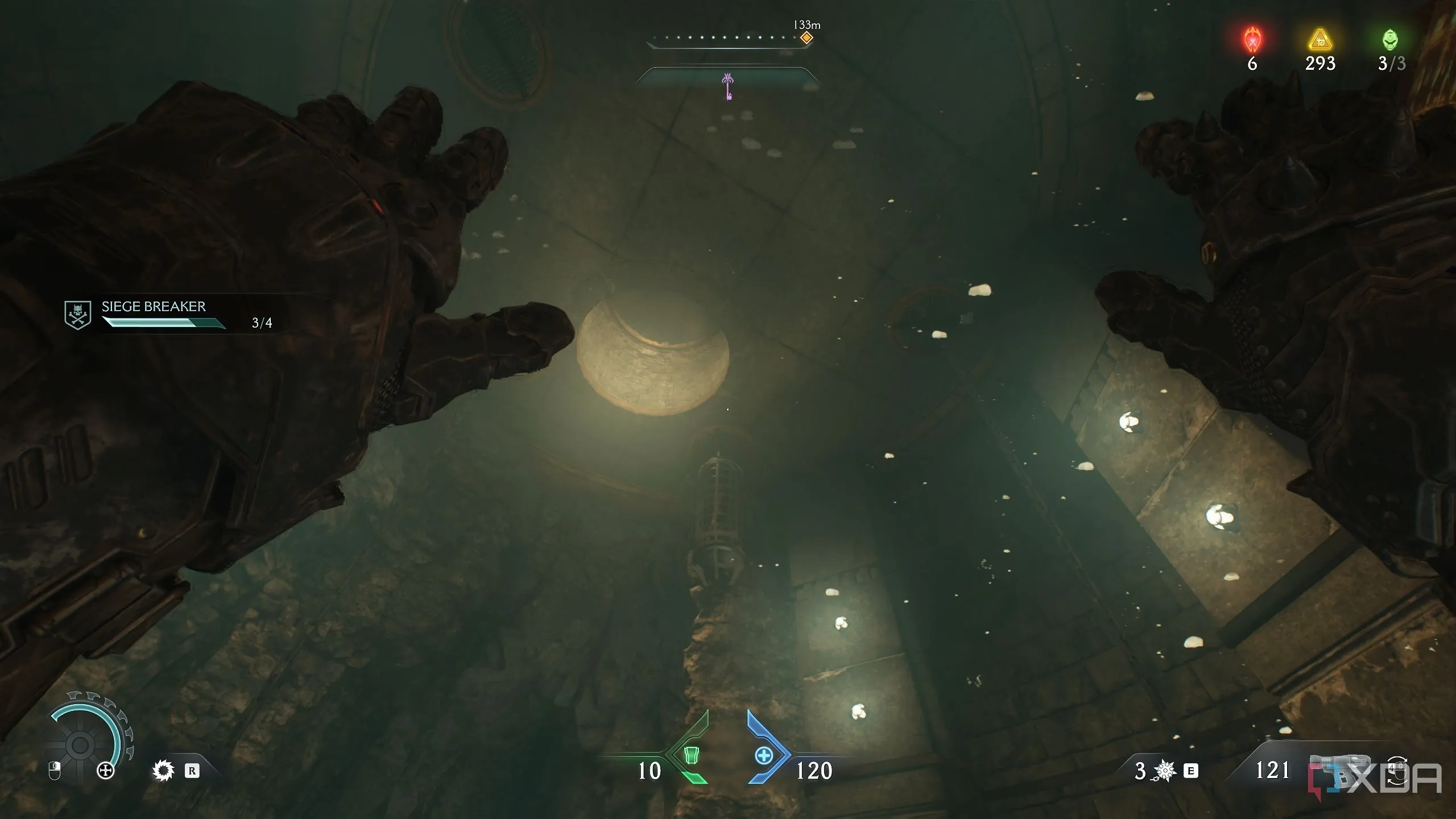Select the Siege Breaker challenge skull shield icon
Viewport: 1456px width, 819px height.
(x=78, y=315)
